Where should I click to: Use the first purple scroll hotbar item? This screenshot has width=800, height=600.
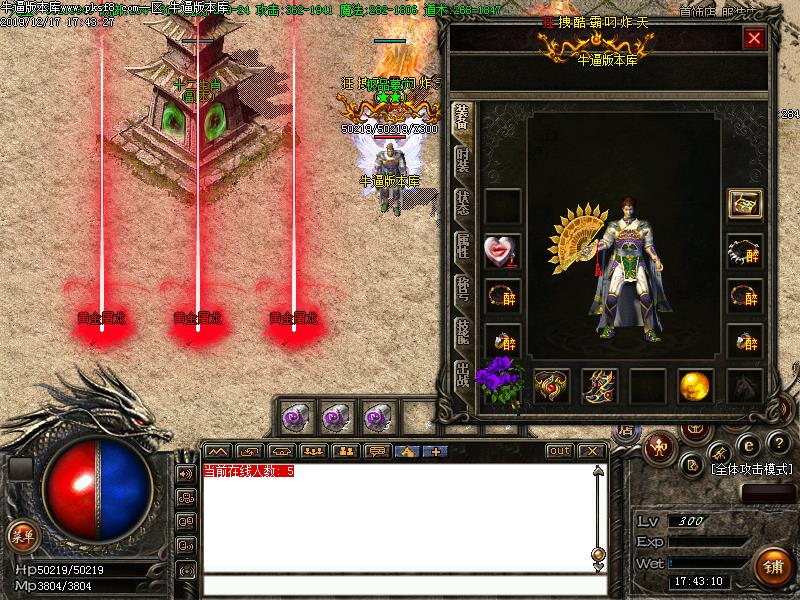click(297, 414)
